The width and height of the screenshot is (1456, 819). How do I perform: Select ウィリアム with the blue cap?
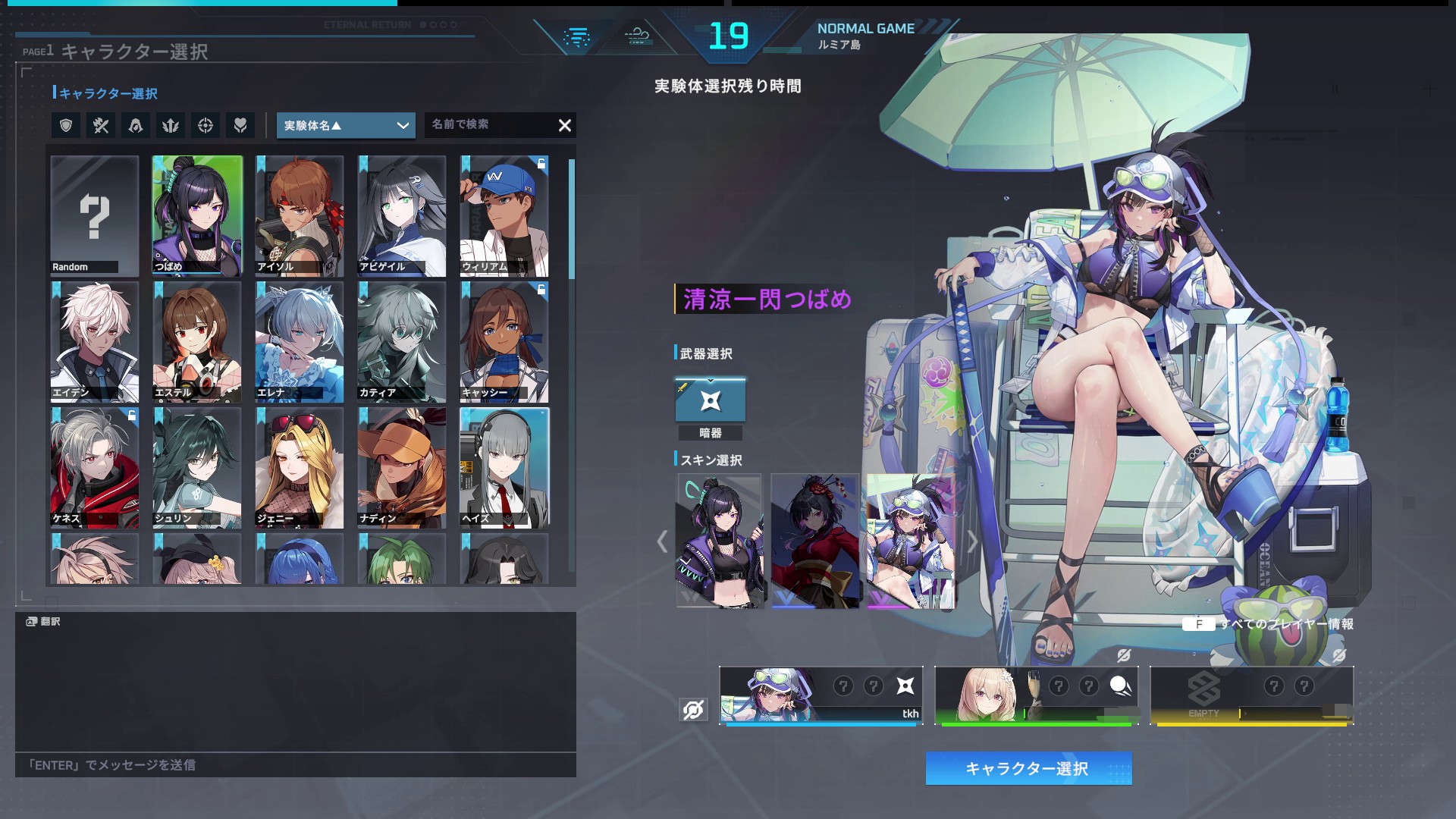504,215
